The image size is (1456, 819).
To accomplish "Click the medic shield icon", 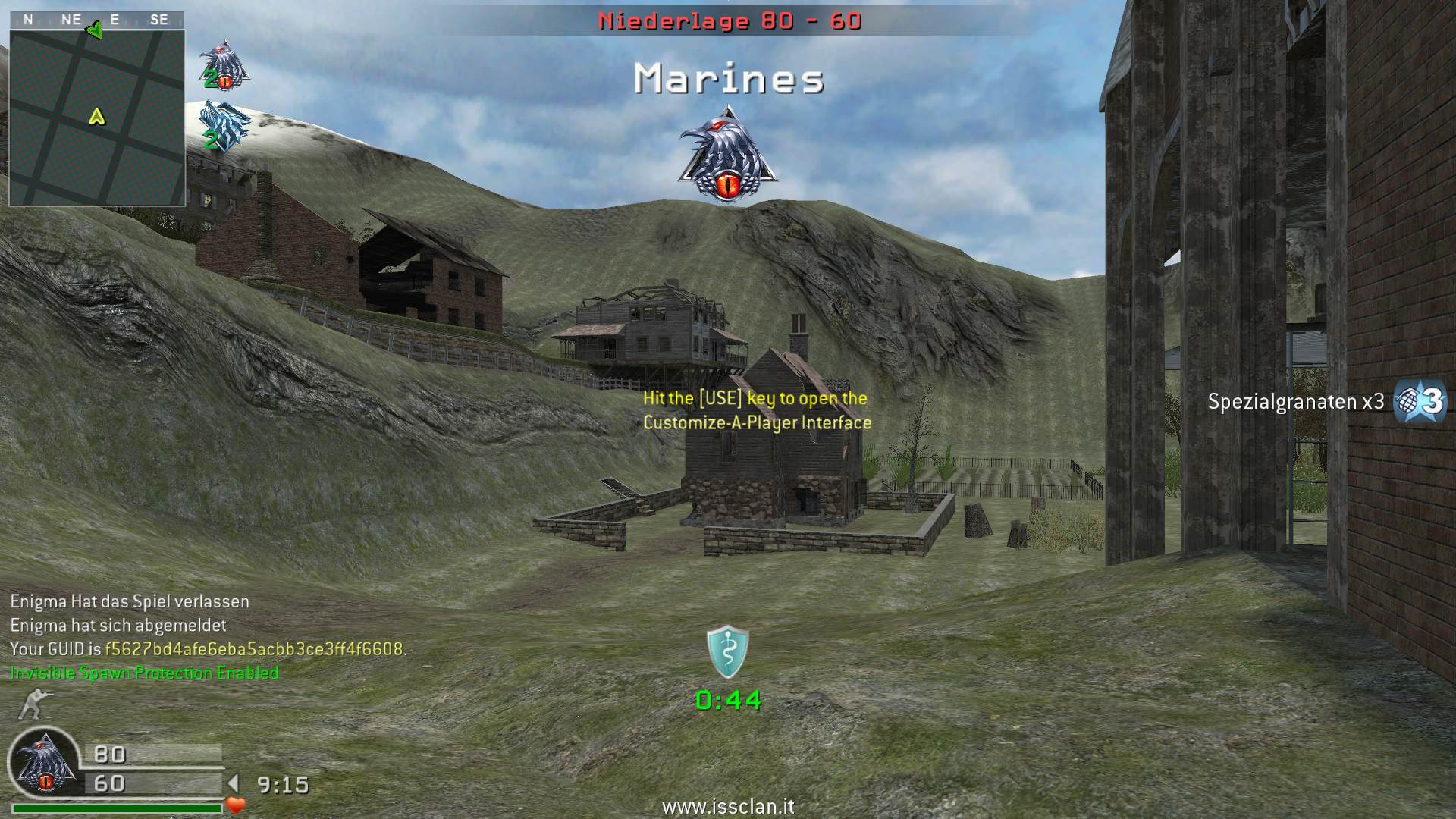I will click(x=727, y=651).
